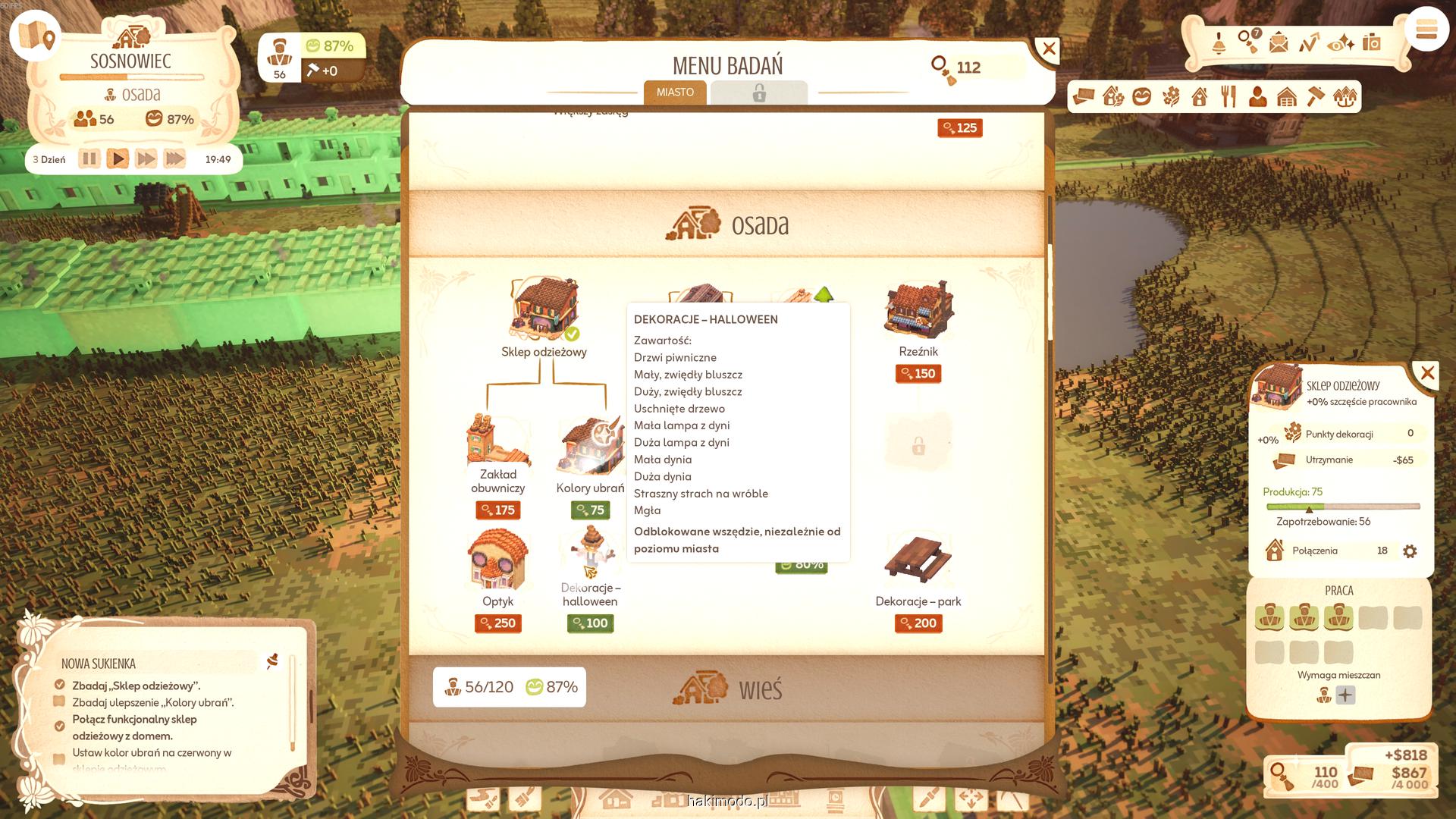This screenshot has height=819, width=1456.
Task: Pause the game time
Action: coord(89,159)
